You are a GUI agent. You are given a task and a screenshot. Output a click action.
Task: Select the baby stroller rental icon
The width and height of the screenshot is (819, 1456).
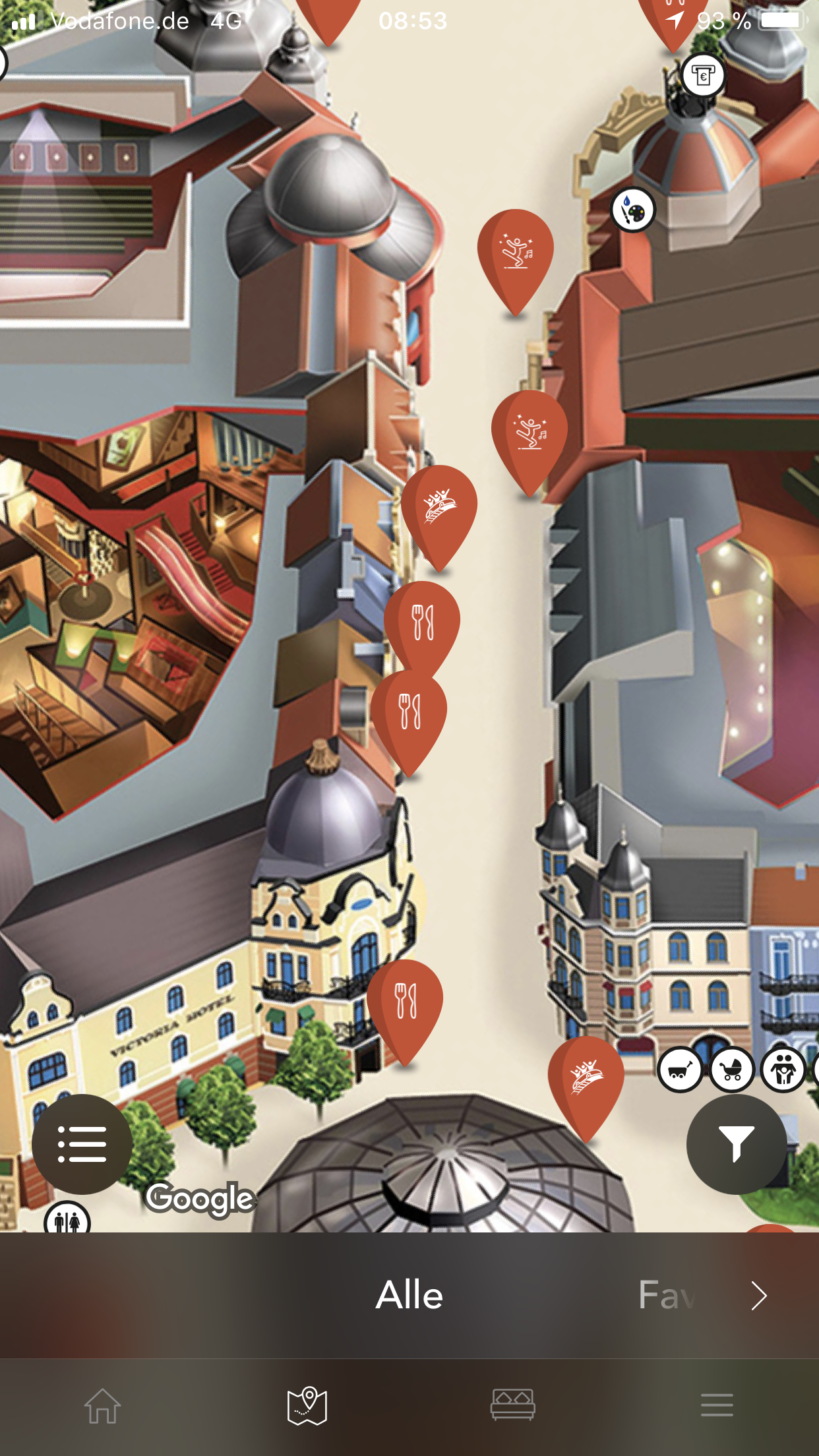pyautogui.click(x=732, y=1069)
